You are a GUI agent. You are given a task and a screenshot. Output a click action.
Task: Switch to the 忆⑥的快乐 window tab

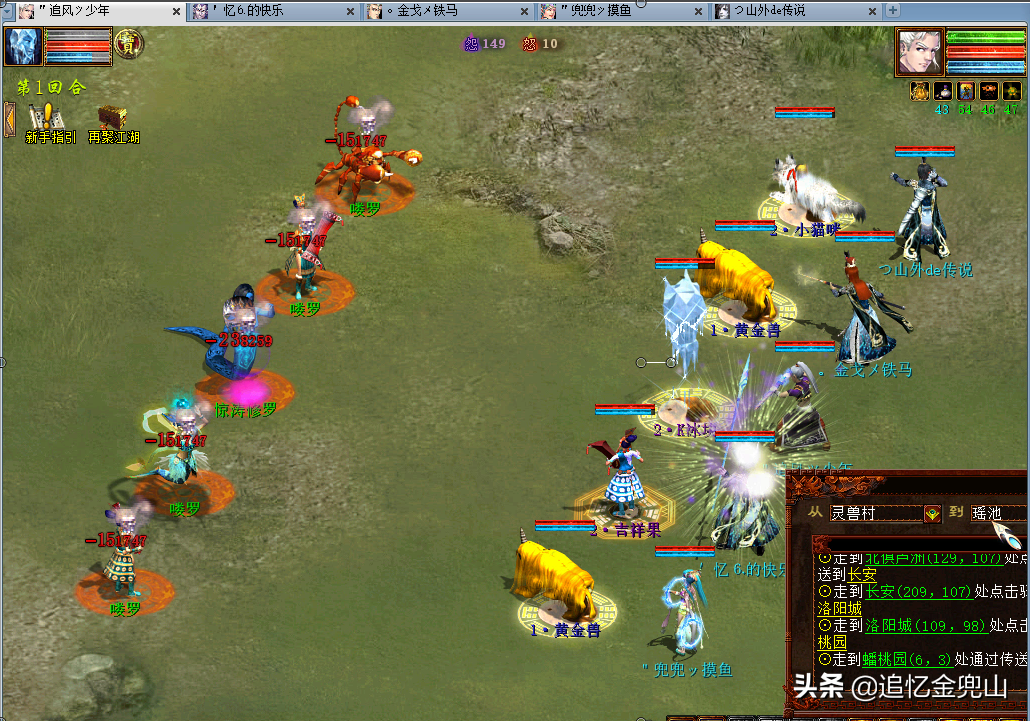[x=265, y=11]
